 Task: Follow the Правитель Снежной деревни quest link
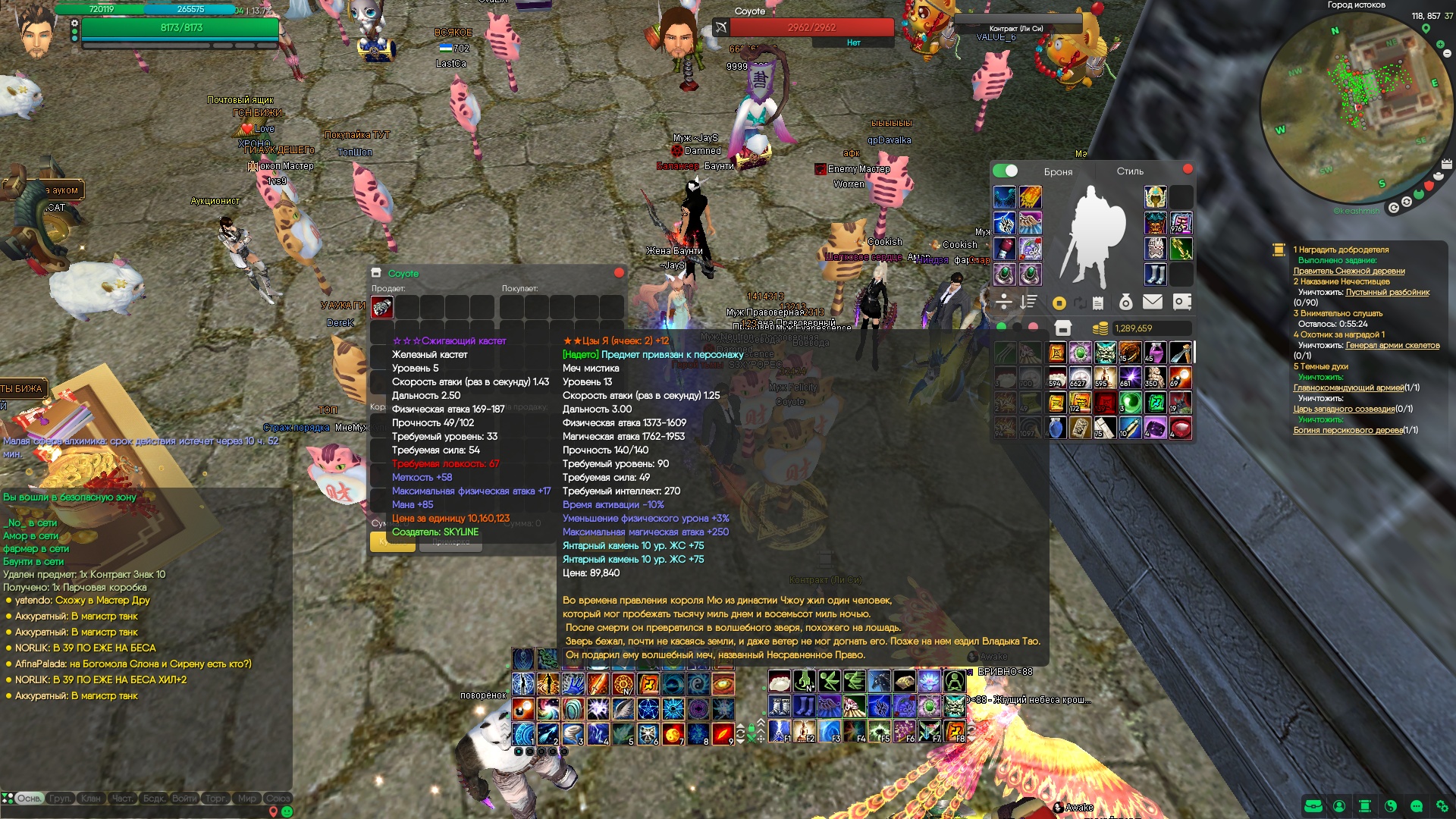tap(1348, 271)
